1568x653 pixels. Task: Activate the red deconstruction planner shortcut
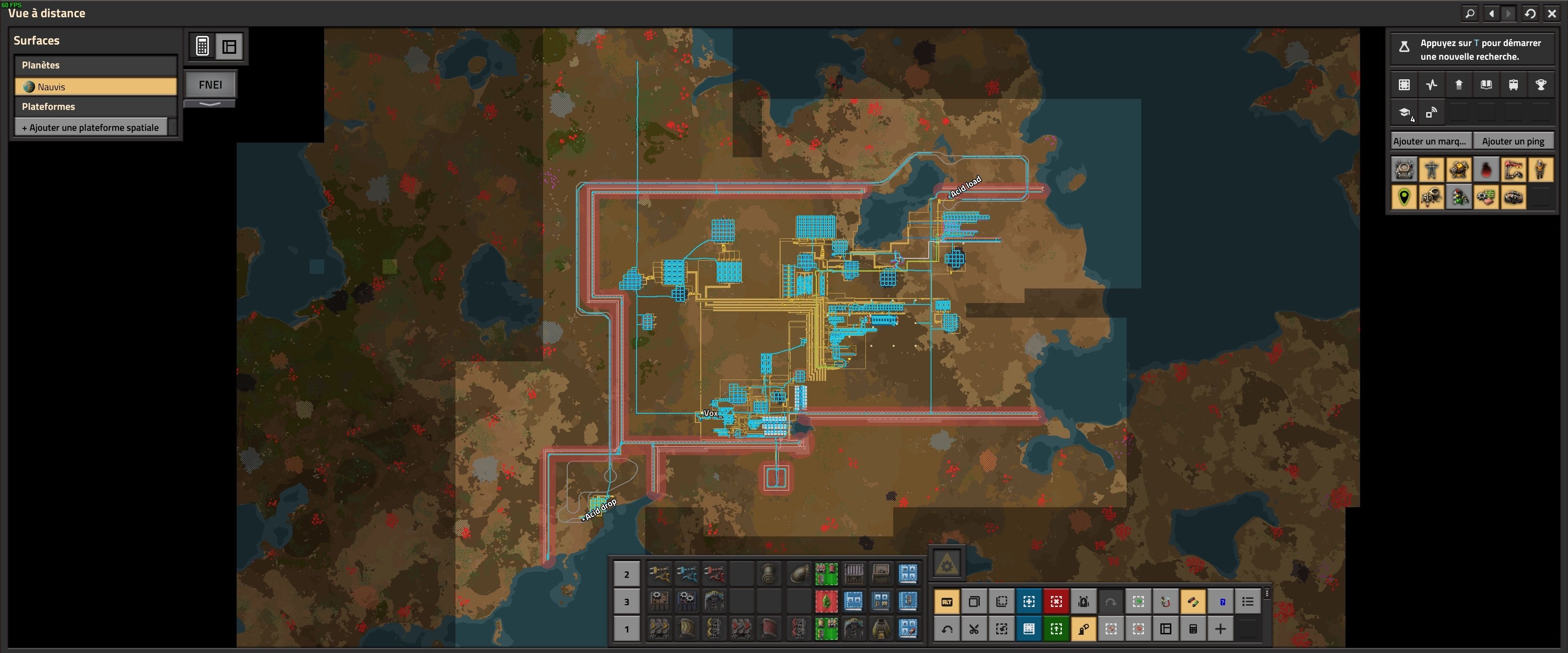pyautogui.click(x=1056, y=602)
